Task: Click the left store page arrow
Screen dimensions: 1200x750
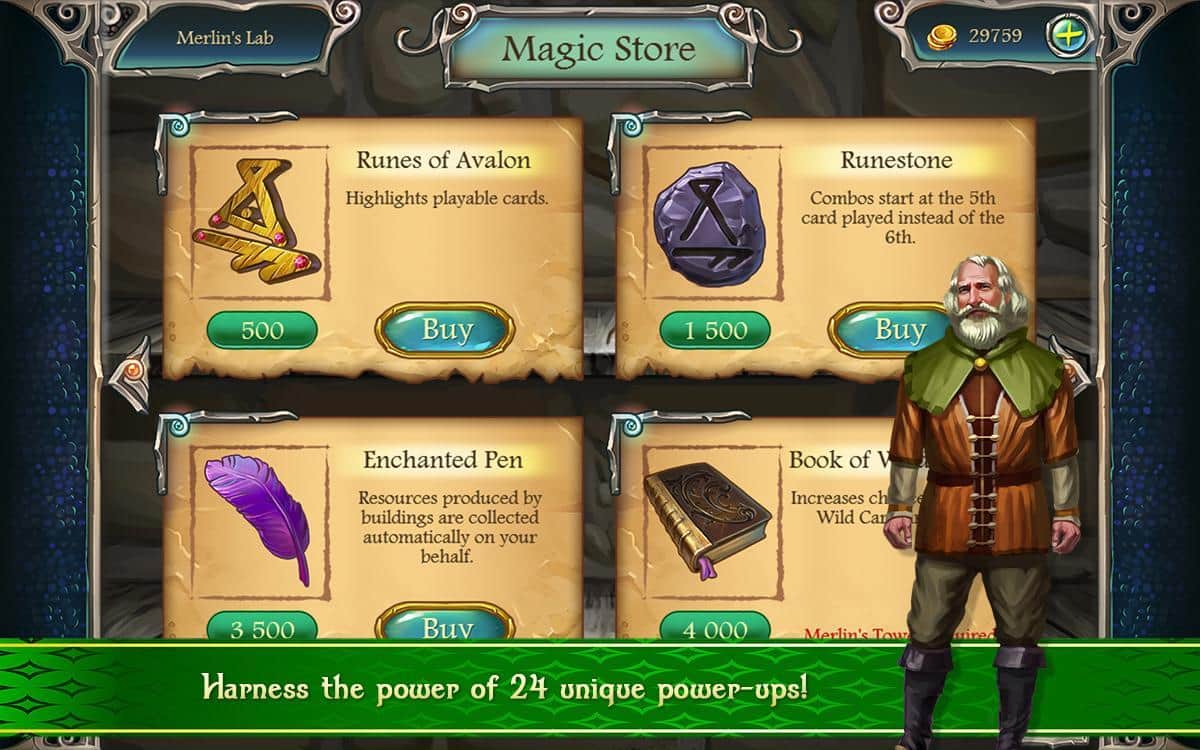Action: click(133, 371)
